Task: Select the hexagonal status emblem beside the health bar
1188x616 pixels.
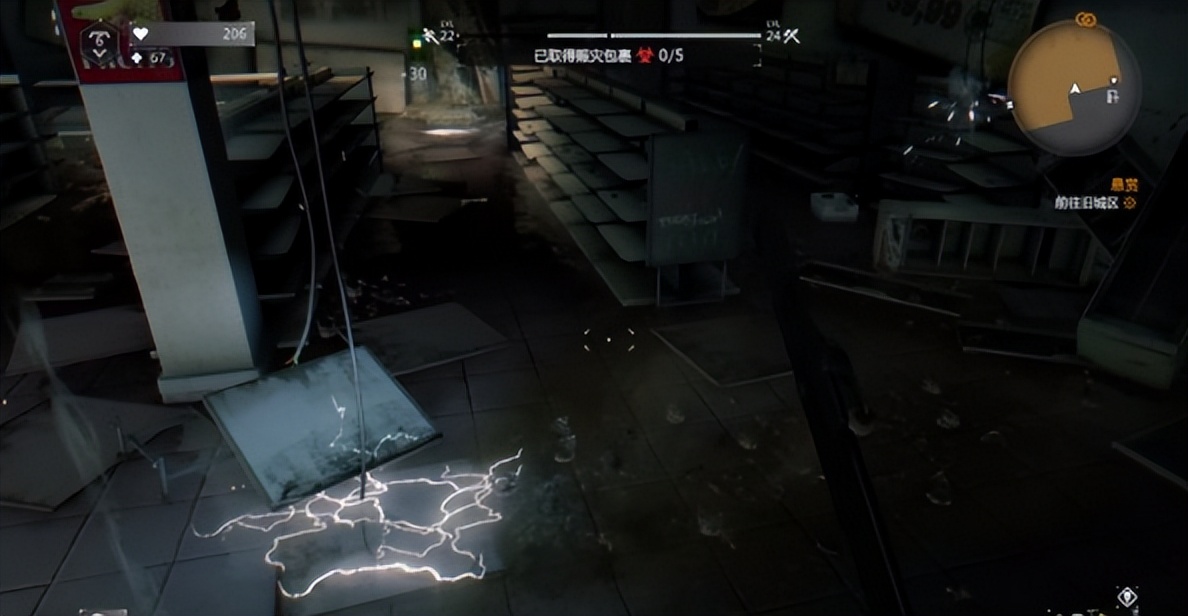Action: (98, 40)
